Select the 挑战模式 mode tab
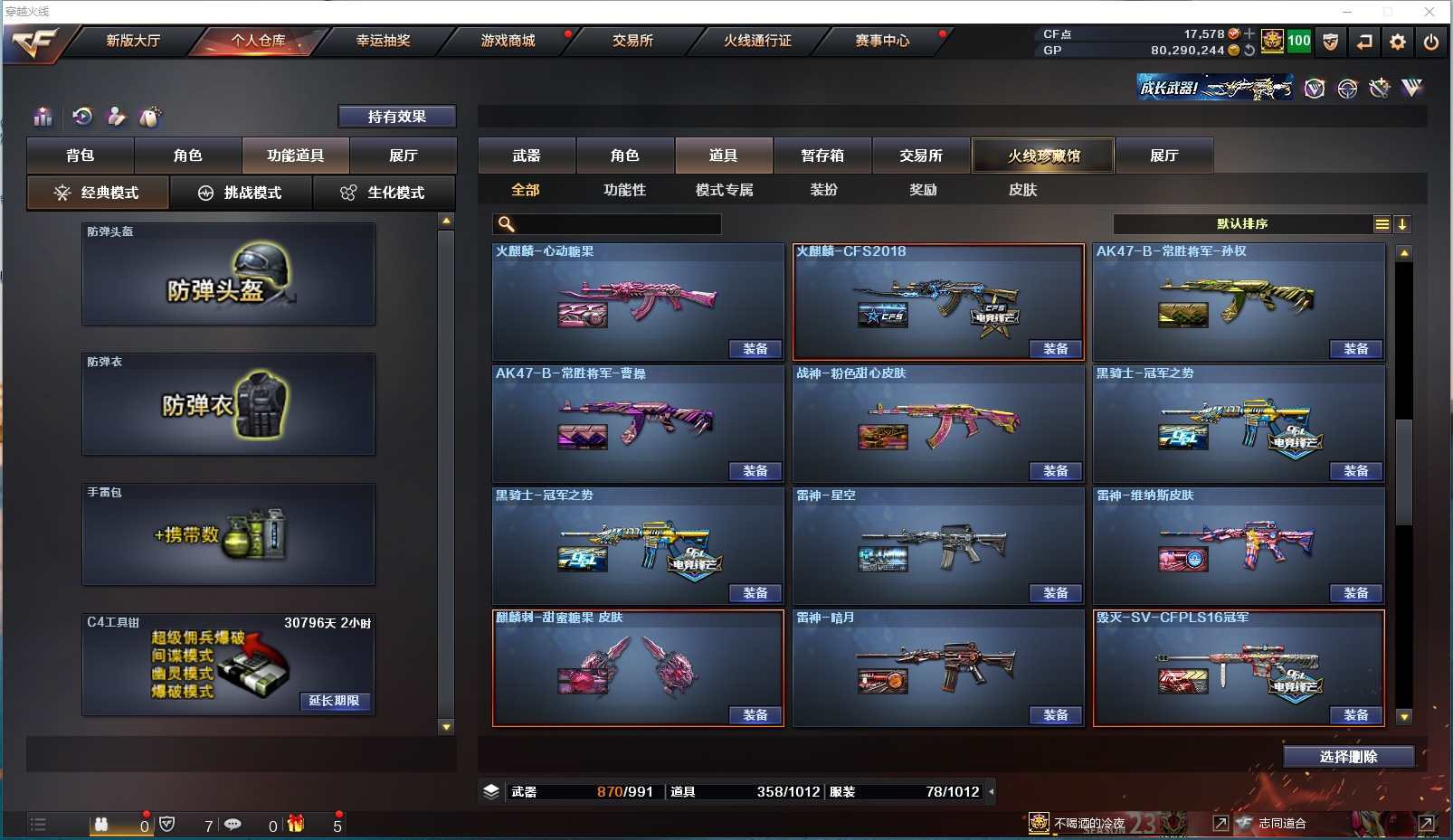Screen dimensions: 1453x840 (x=241, y=193)
